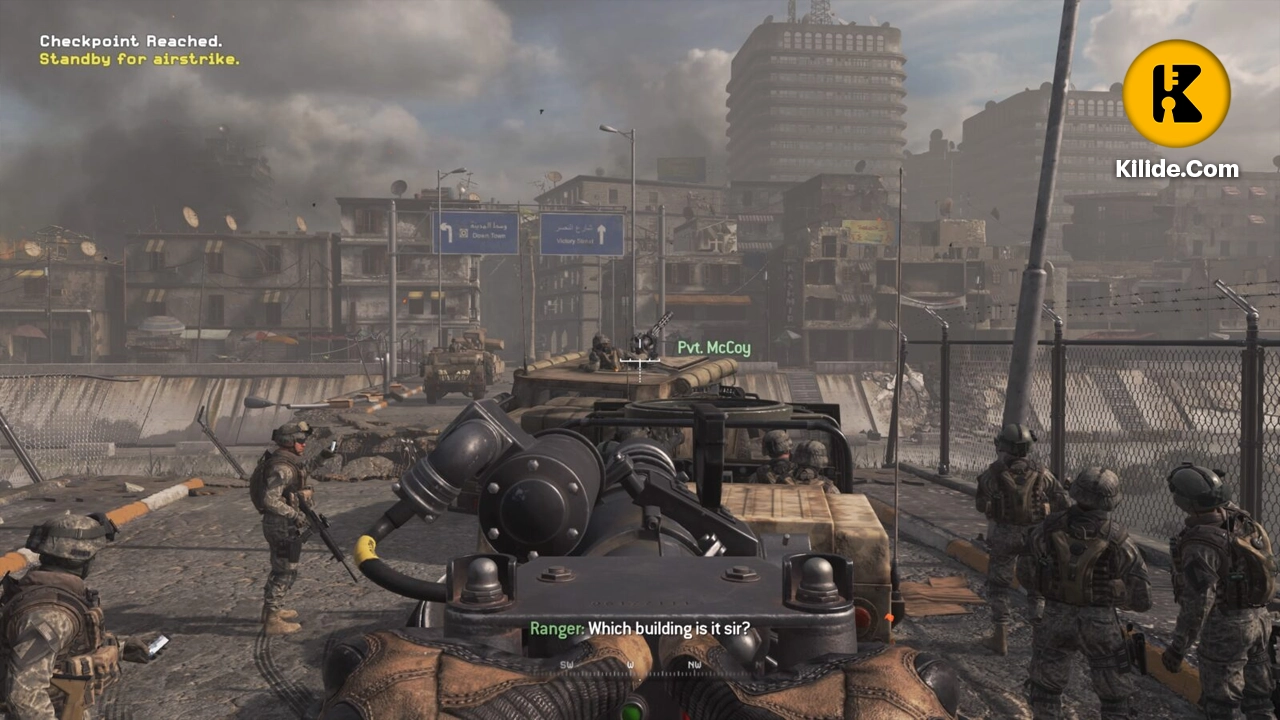Click the "Standby for airstrike" objective text
This screenshot has width=1280, height=720.
tap(139, 59)
